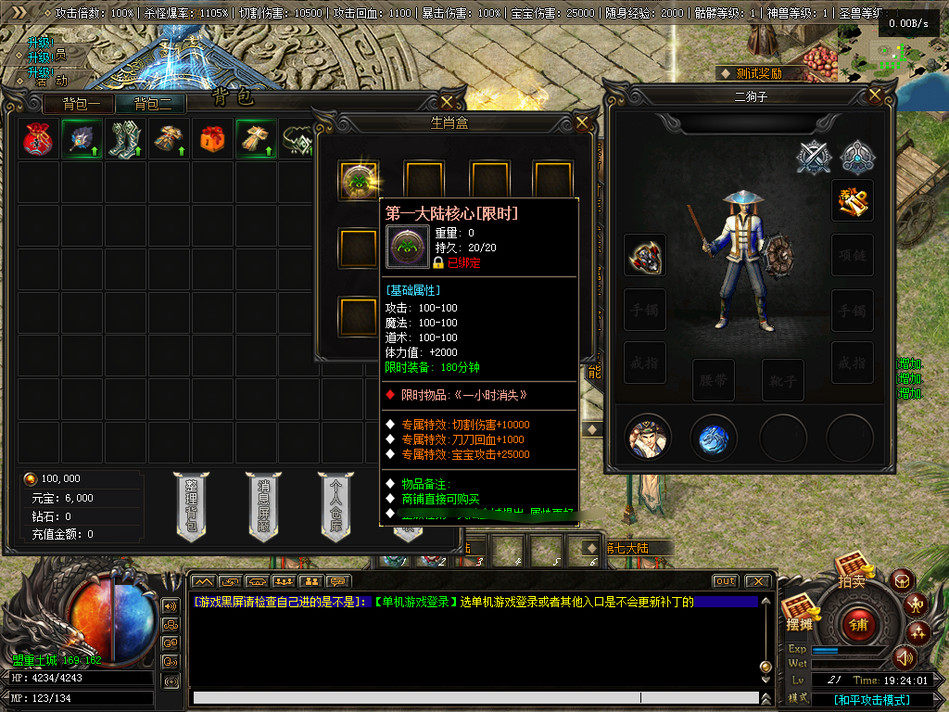Select the green core in the zodiac box
This screenshot has height=712, width=949.
coord(358,181)
